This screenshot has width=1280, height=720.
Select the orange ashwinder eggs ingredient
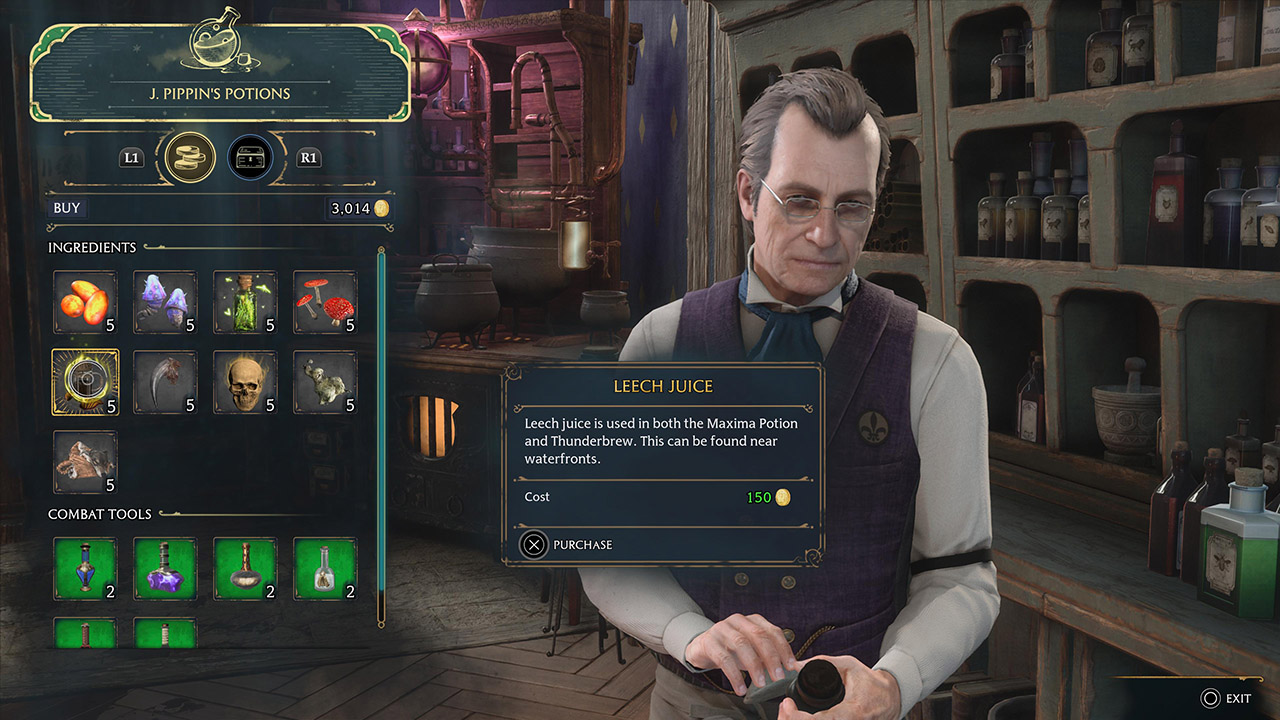[85, 302]
